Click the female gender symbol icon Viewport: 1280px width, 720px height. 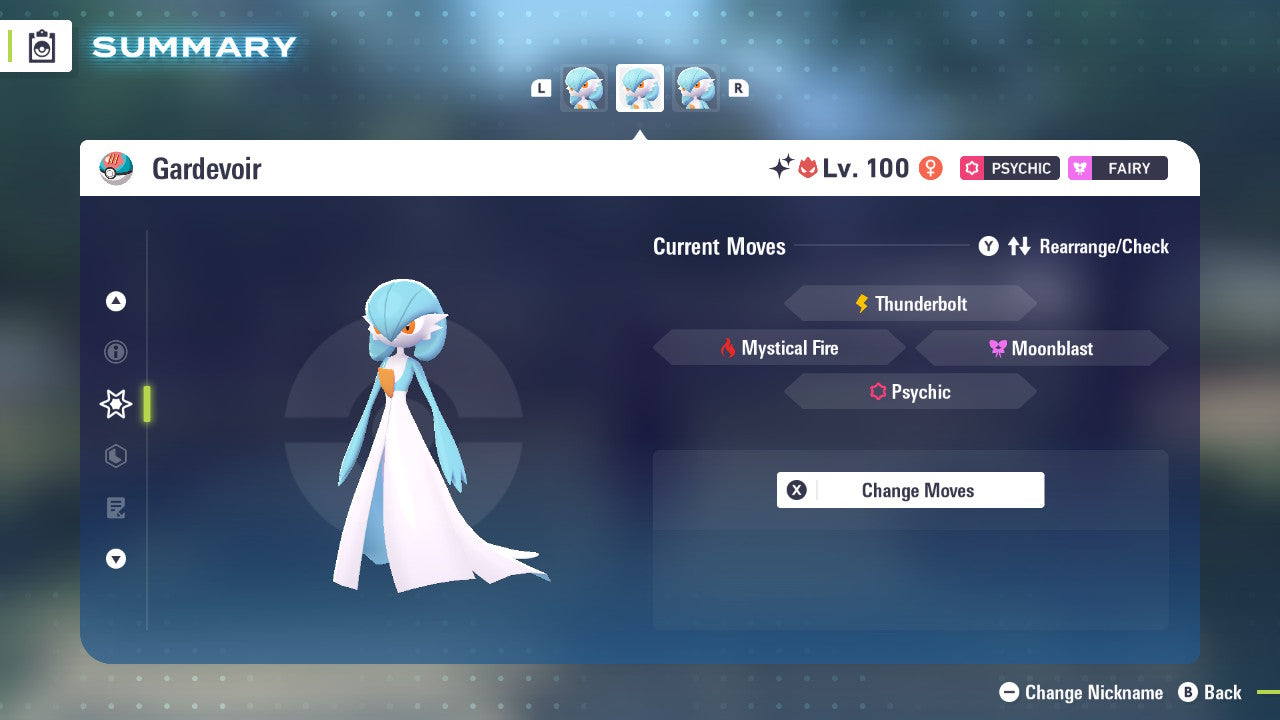click(929, 168)
